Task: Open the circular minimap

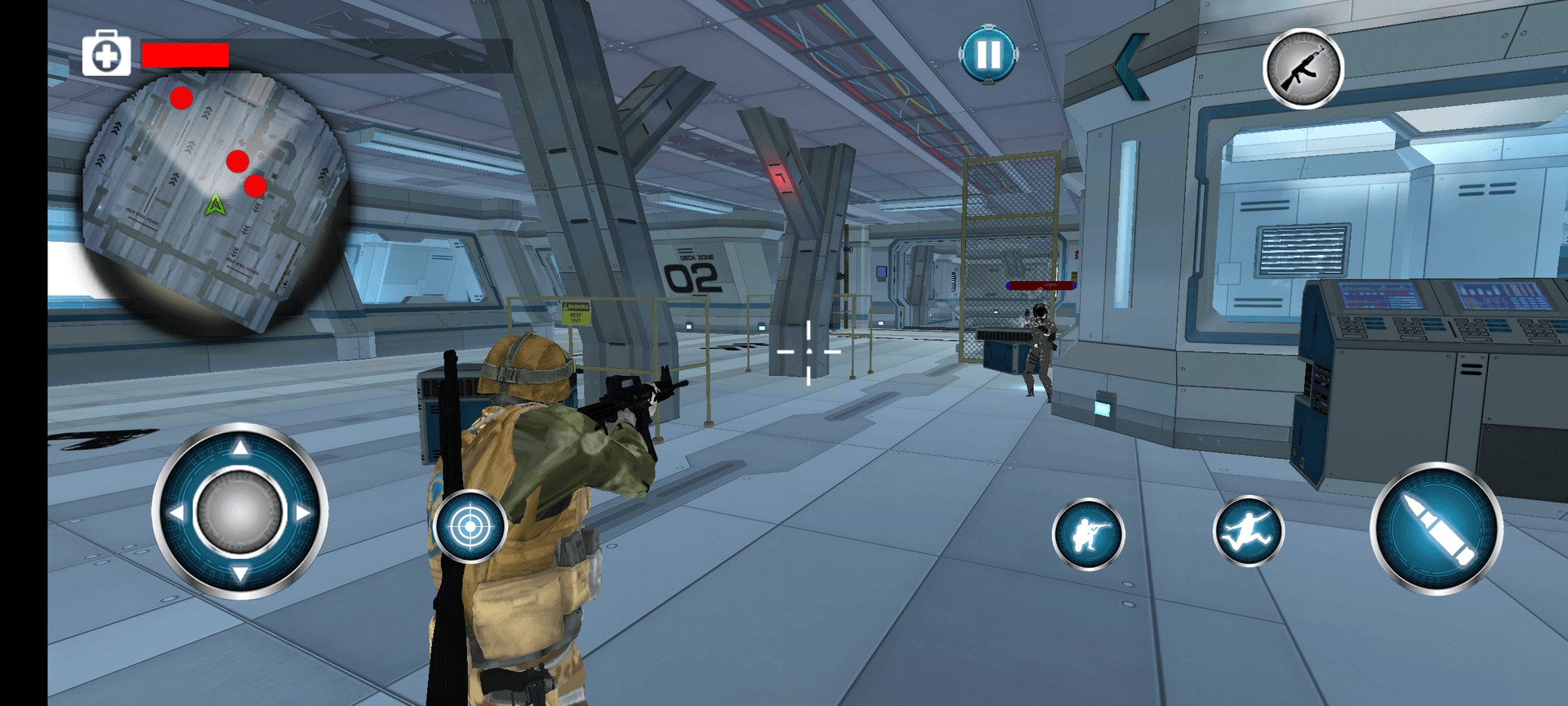Action: pos(214,200)
